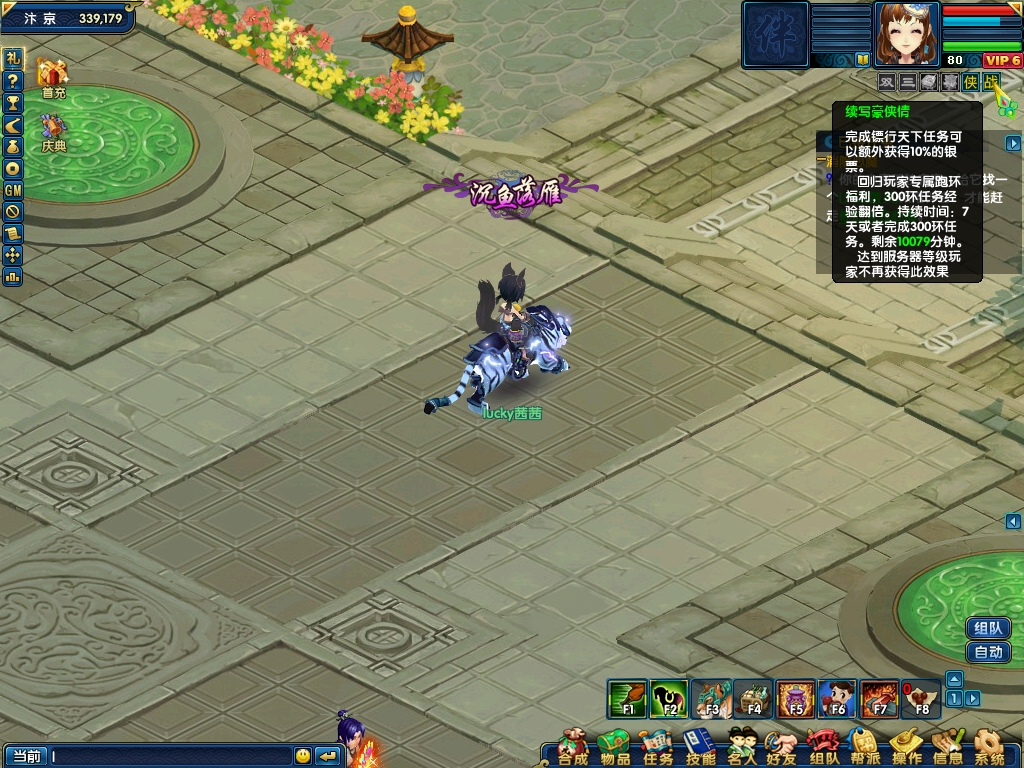
Task: Open the 好友 friends list
Action: [x=781, y=746]
